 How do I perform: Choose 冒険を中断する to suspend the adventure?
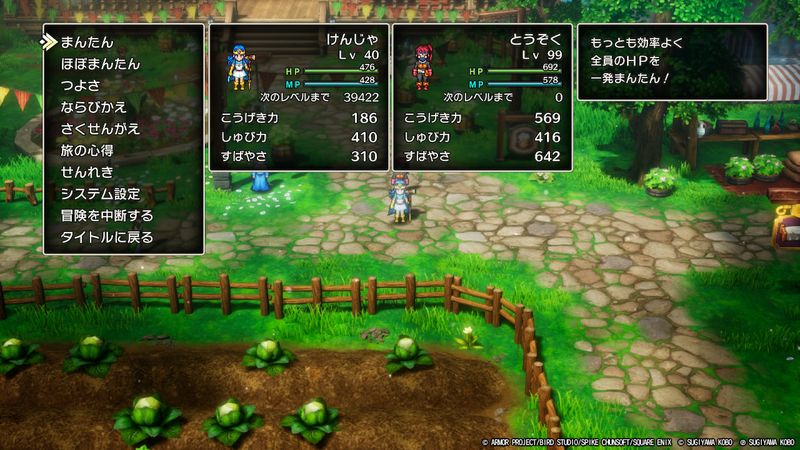pyautogui.click(x=107, y=215)
